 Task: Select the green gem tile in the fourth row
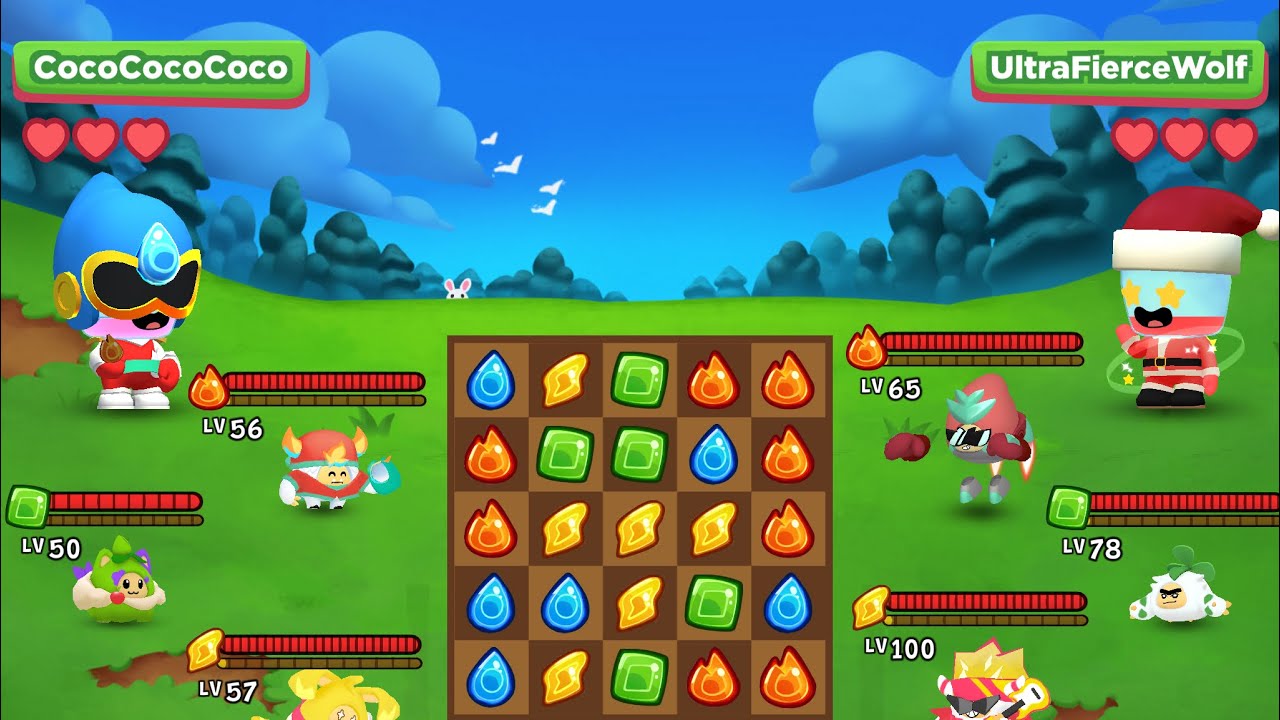pos(713,602)
